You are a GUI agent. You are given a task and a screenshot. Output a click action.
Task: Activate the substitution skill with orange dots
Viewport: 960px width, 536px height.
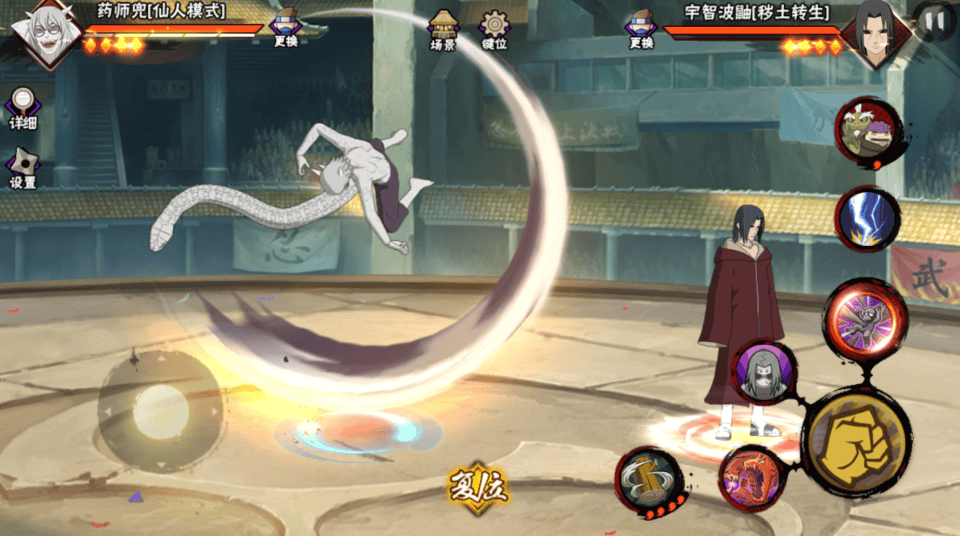pyautogui.click(x=648, y=481)
